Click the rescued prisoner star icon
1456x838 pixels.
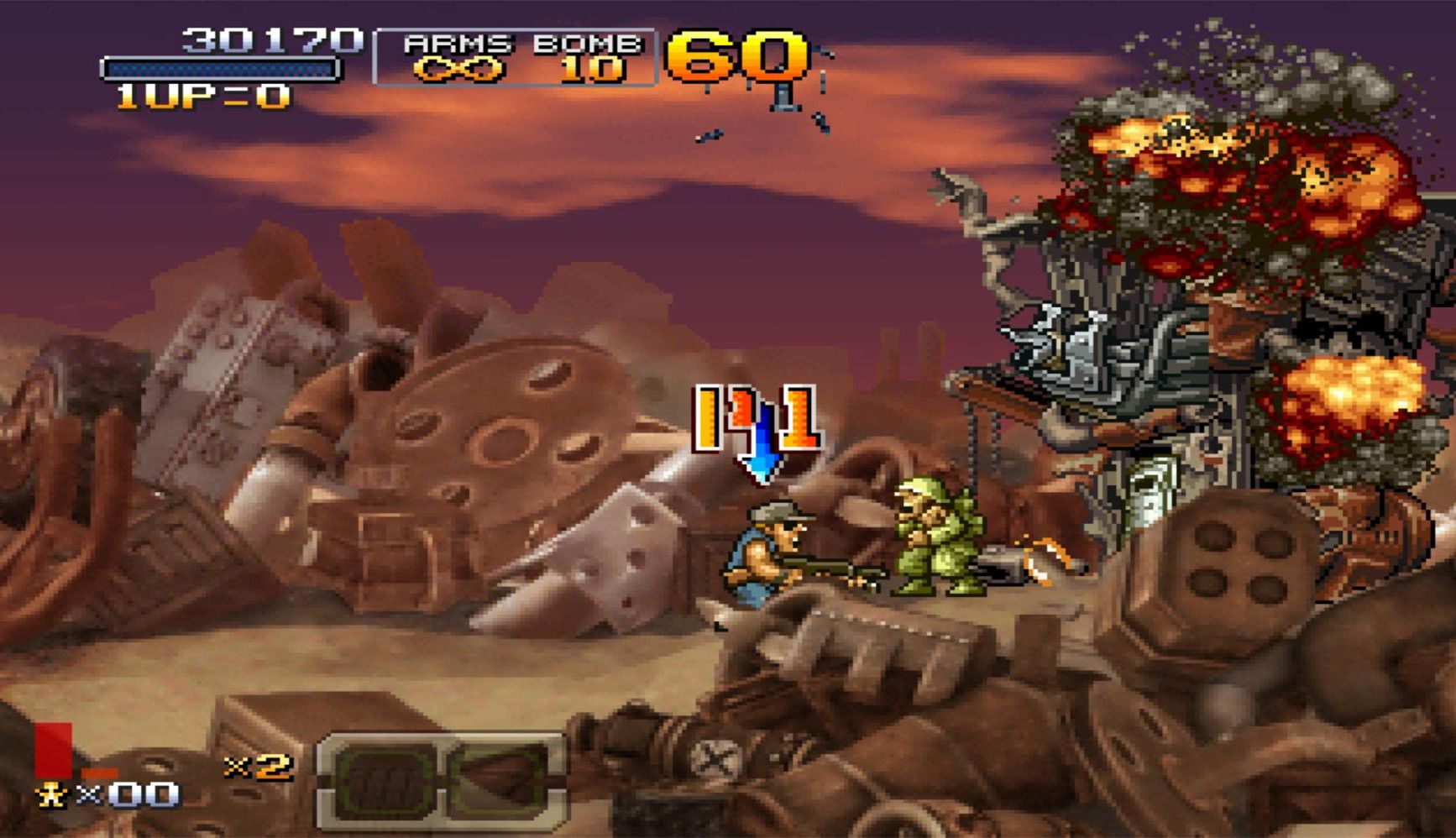tap(51, 794)
